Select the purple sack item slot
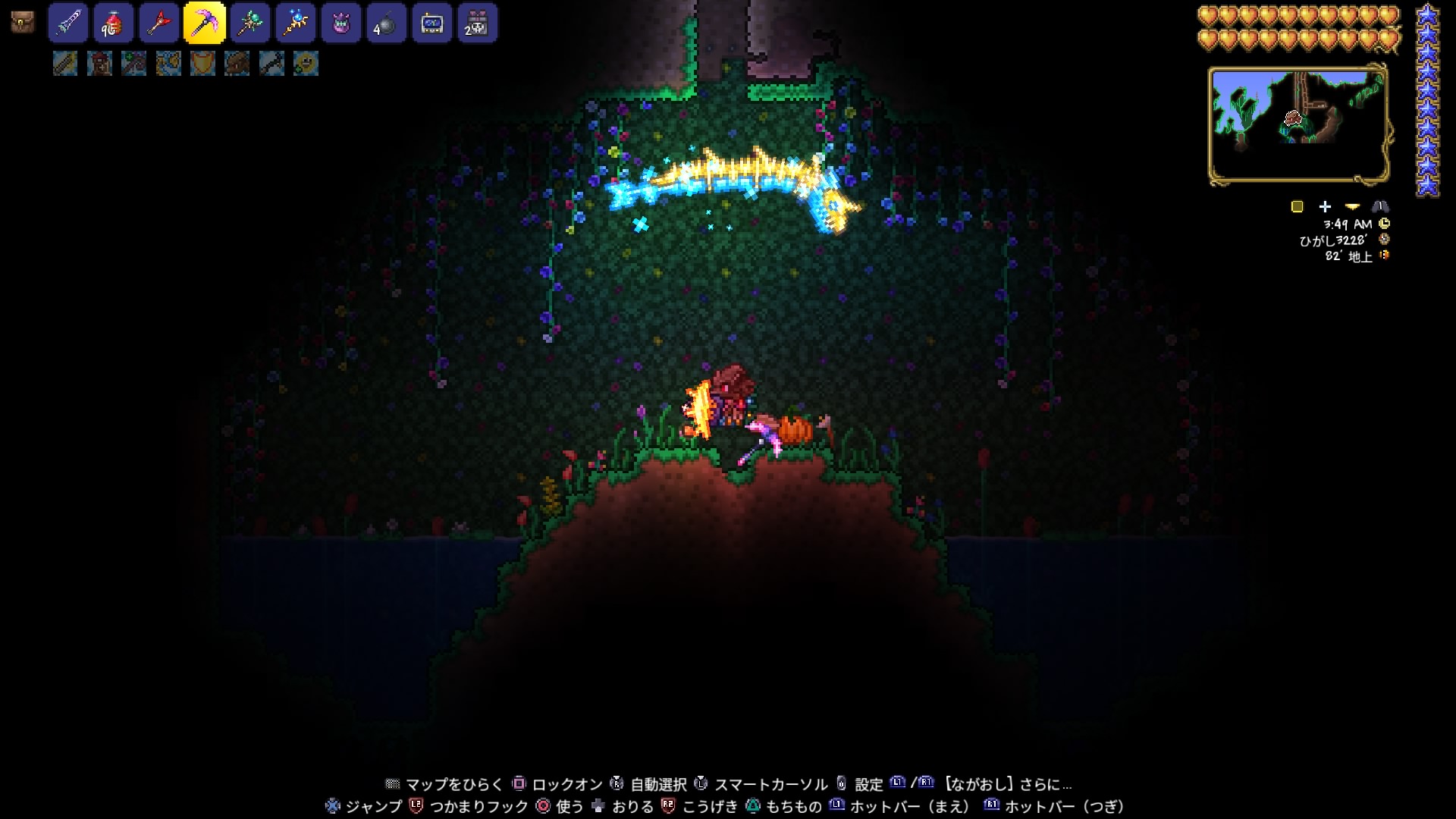 341,23
